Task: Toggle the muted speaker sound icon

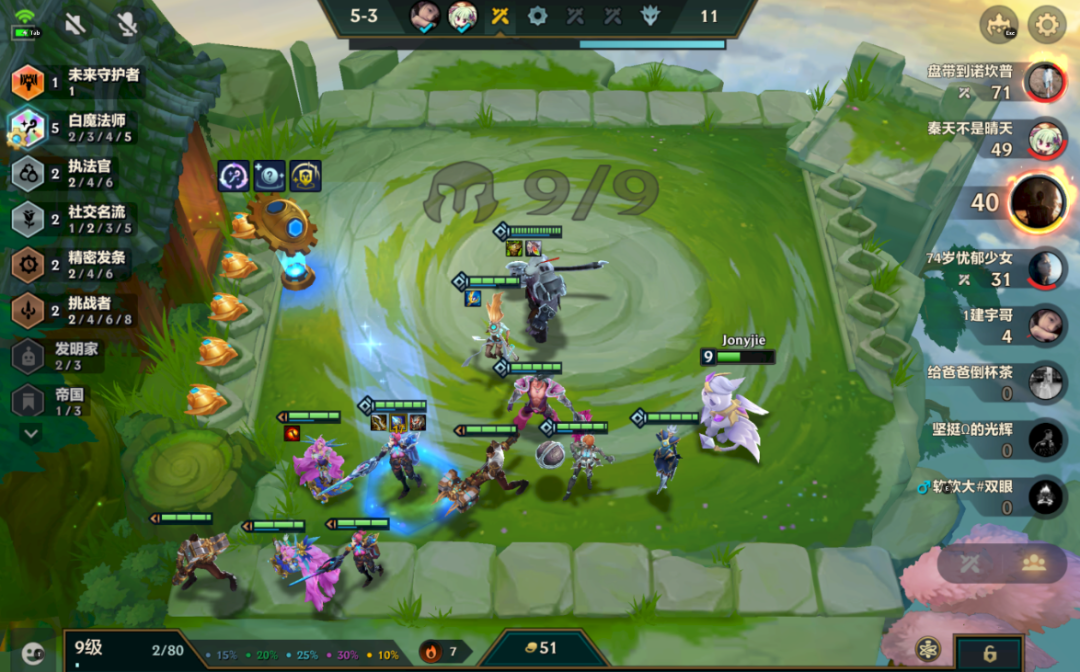Action: (x=74, y=24)
